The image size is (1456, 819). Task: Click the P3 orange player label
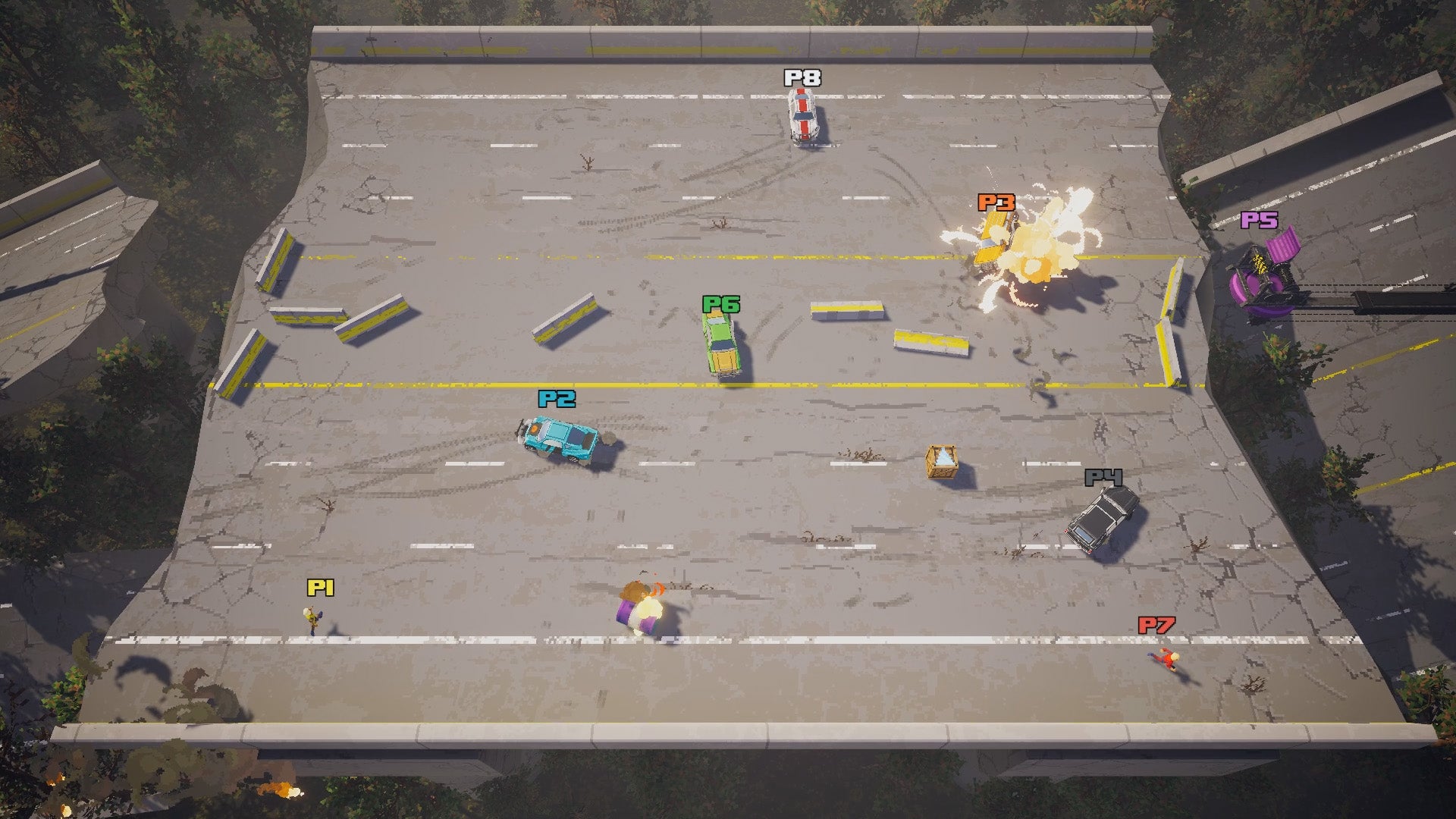[x=996, y=201]
